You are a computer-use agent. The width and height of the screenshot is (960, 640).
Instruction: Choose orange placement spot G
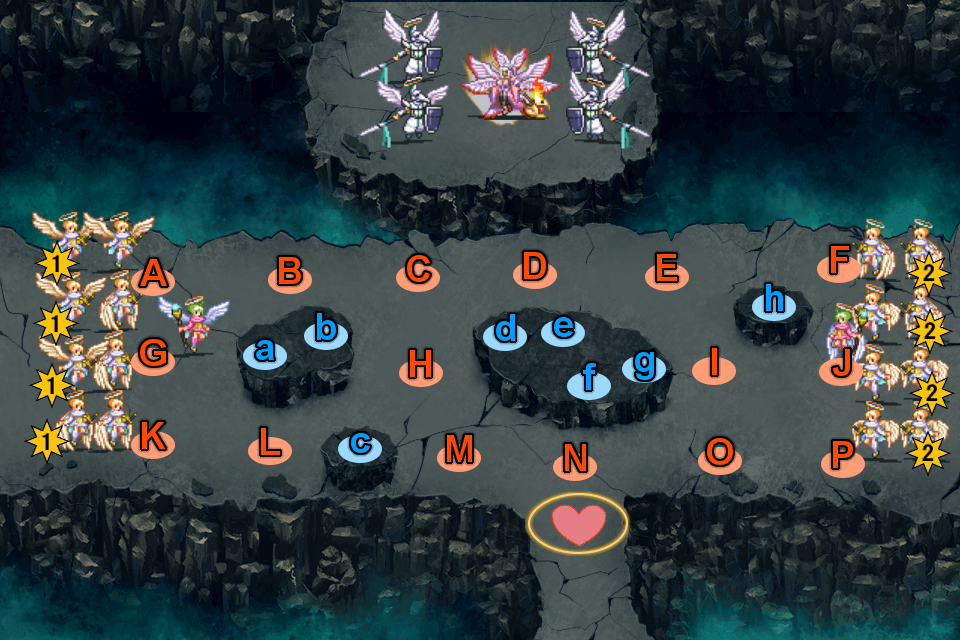pos(153,355)
